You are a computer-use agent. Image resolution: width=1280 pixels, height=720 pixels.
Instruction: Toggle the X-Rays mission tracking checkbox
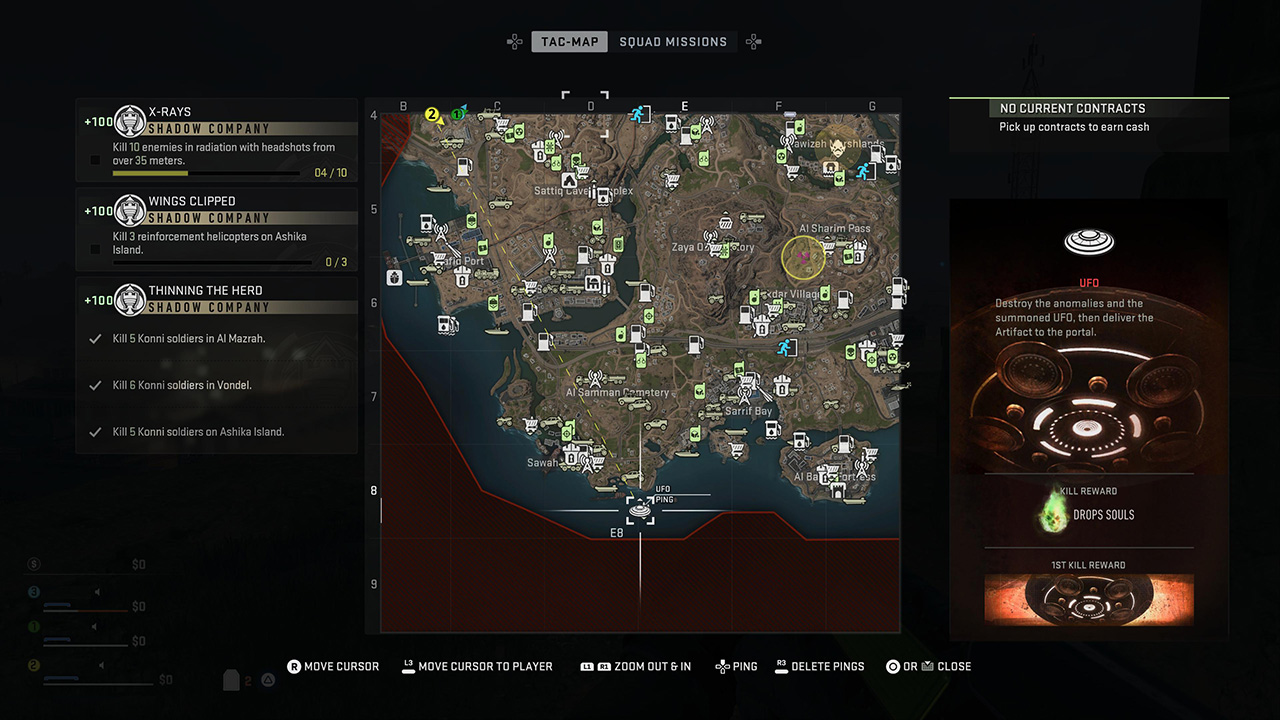[x=95, y=160]
